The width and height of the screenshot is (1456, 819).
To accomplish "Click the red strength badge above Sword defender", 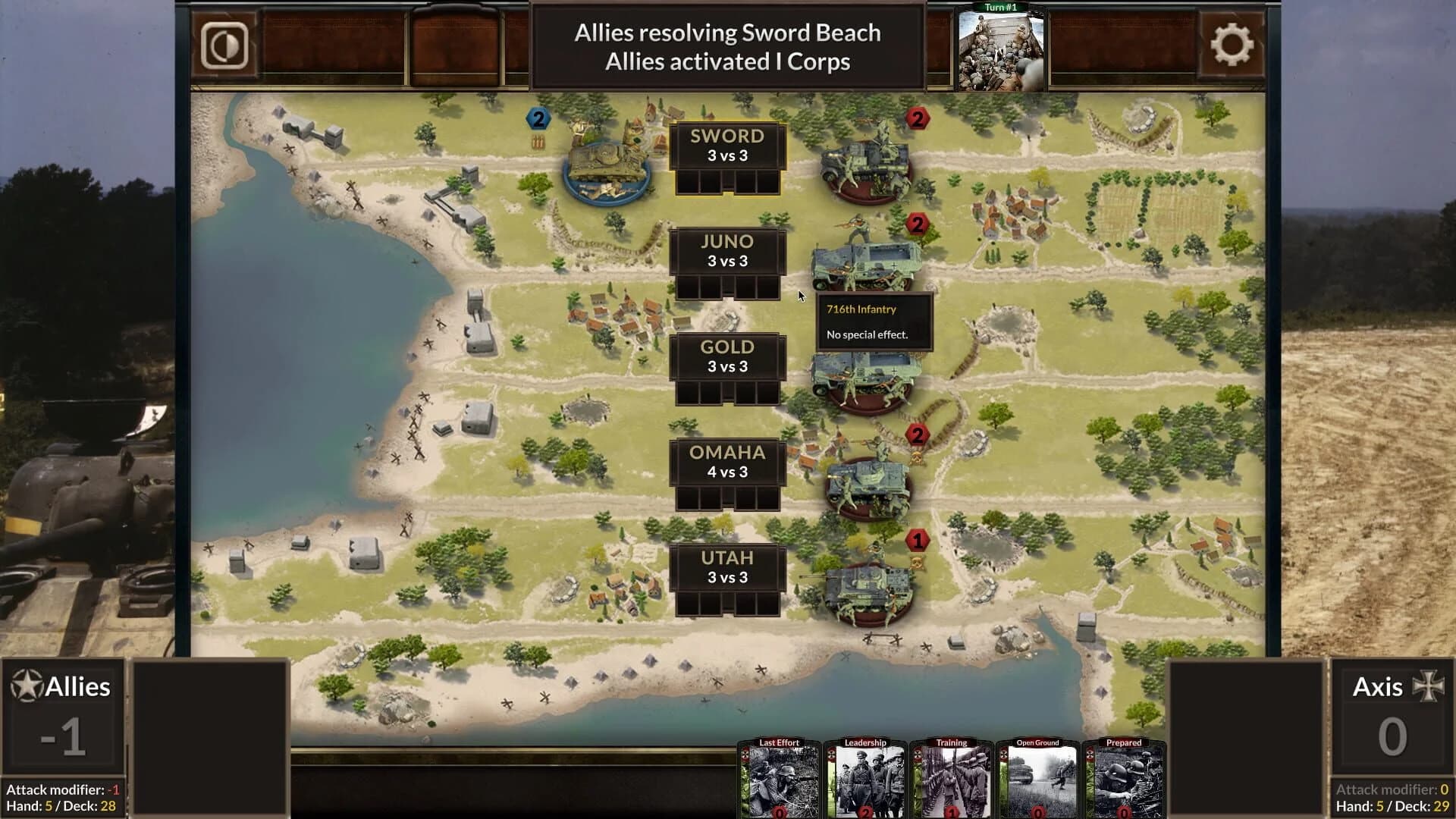I will click(917, 118).
